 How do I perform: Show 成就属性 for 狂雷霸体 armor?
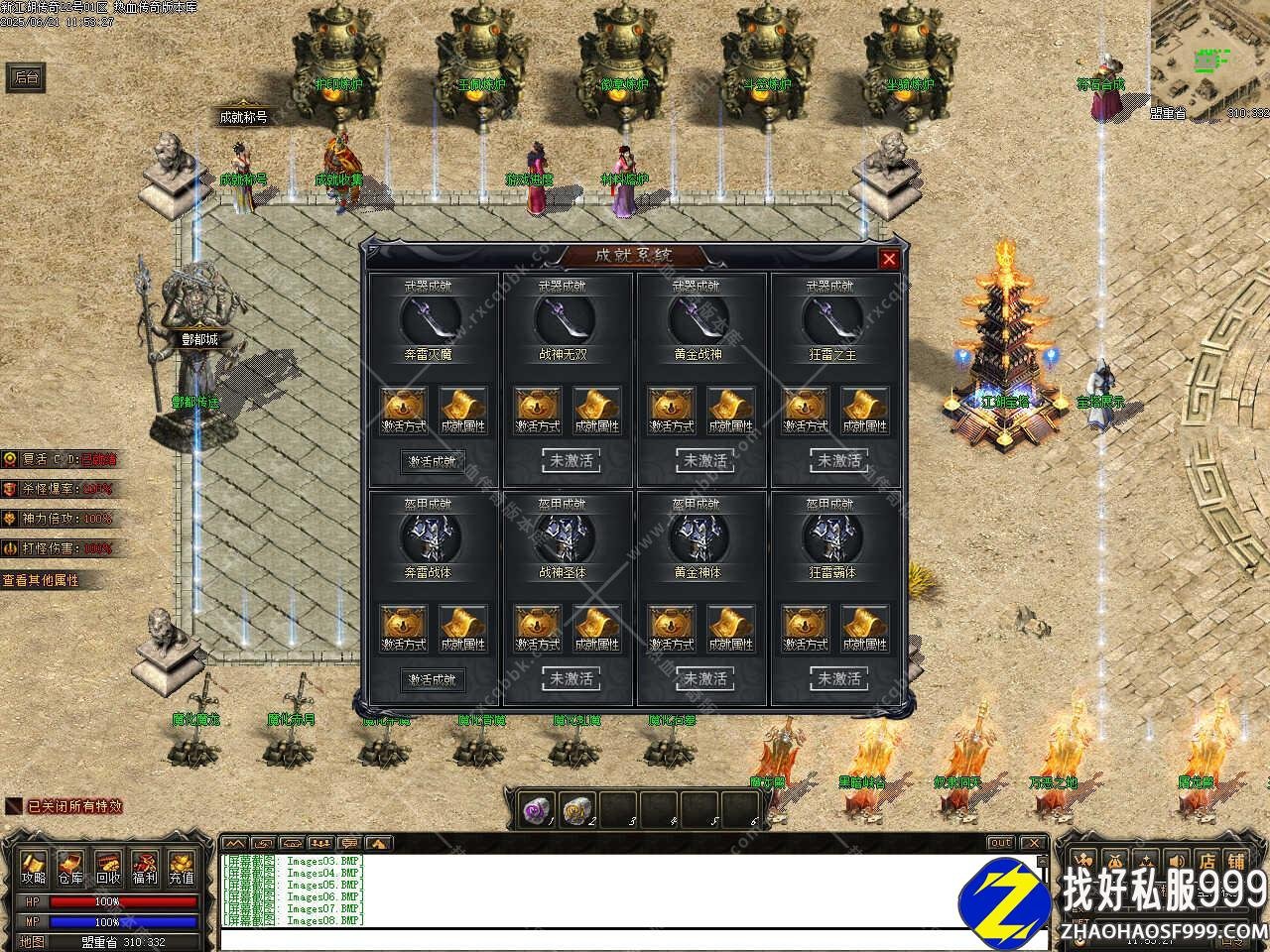pos(863,629)
